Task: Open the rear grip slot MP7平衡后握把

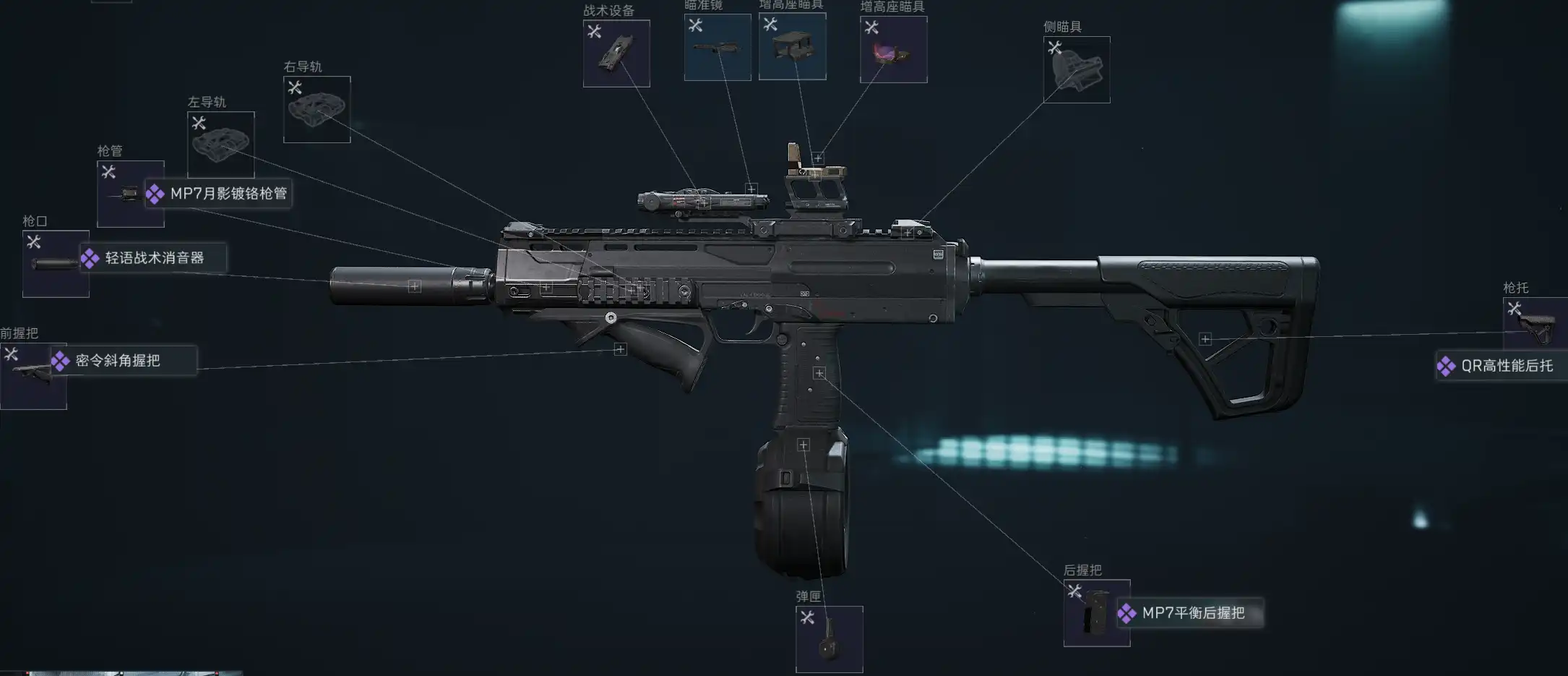Action: tap(1096, 613)
